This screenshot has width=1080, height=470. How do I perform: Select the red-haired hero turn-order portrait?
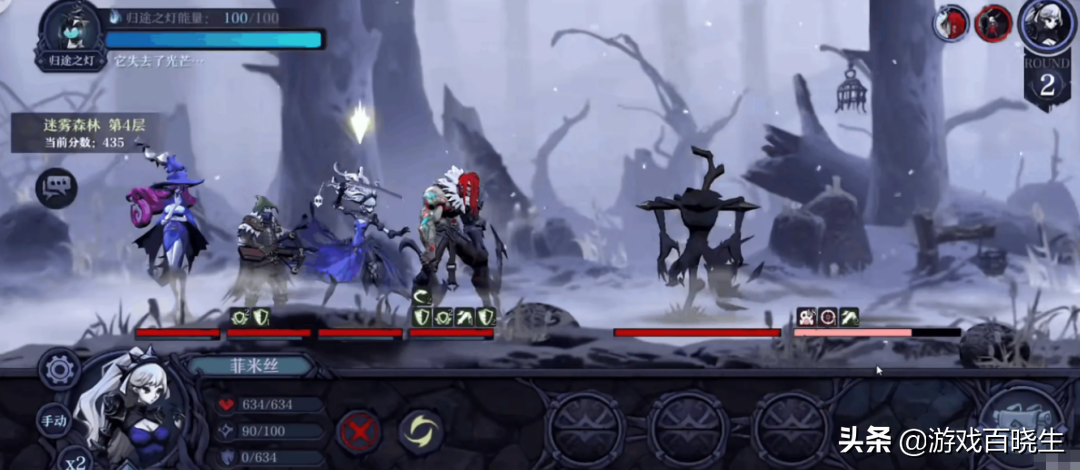(x=951, y=23)
